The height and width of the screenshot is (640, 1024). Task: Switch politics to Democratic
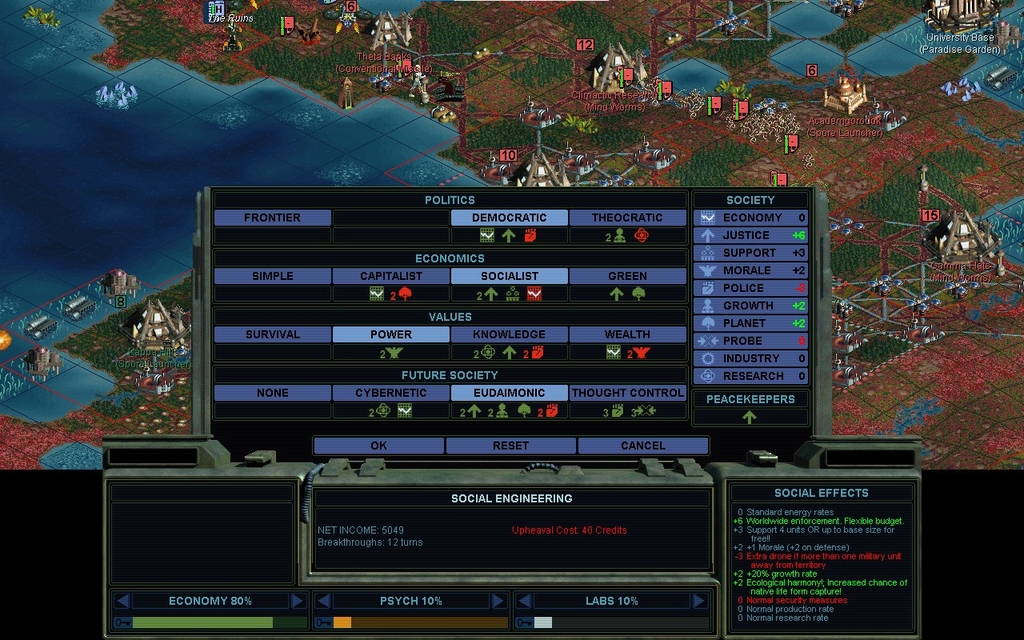[509, 218]
